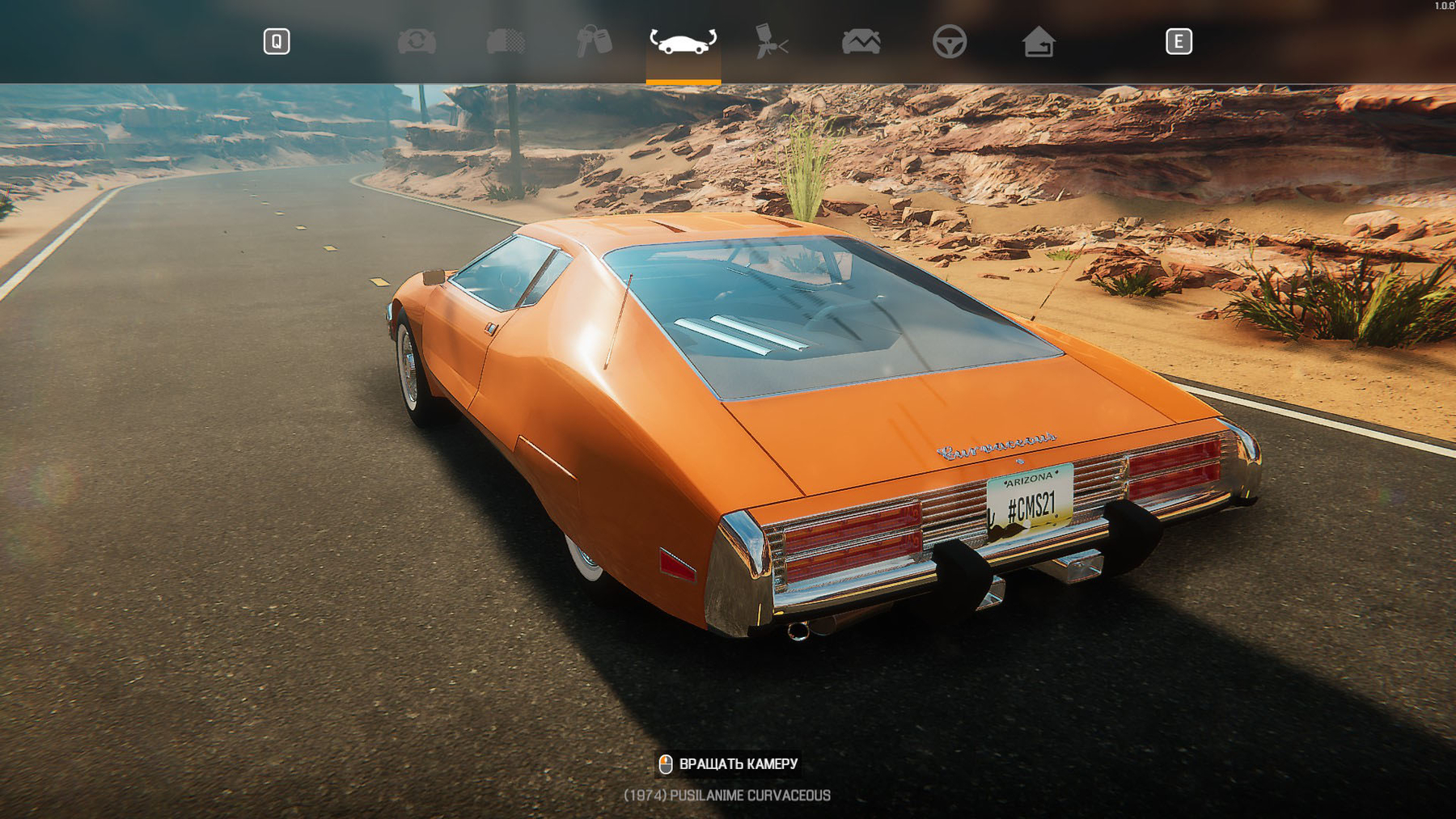Open the steering wheel tab
1456x819 pixels.
[x=949, y=41]
